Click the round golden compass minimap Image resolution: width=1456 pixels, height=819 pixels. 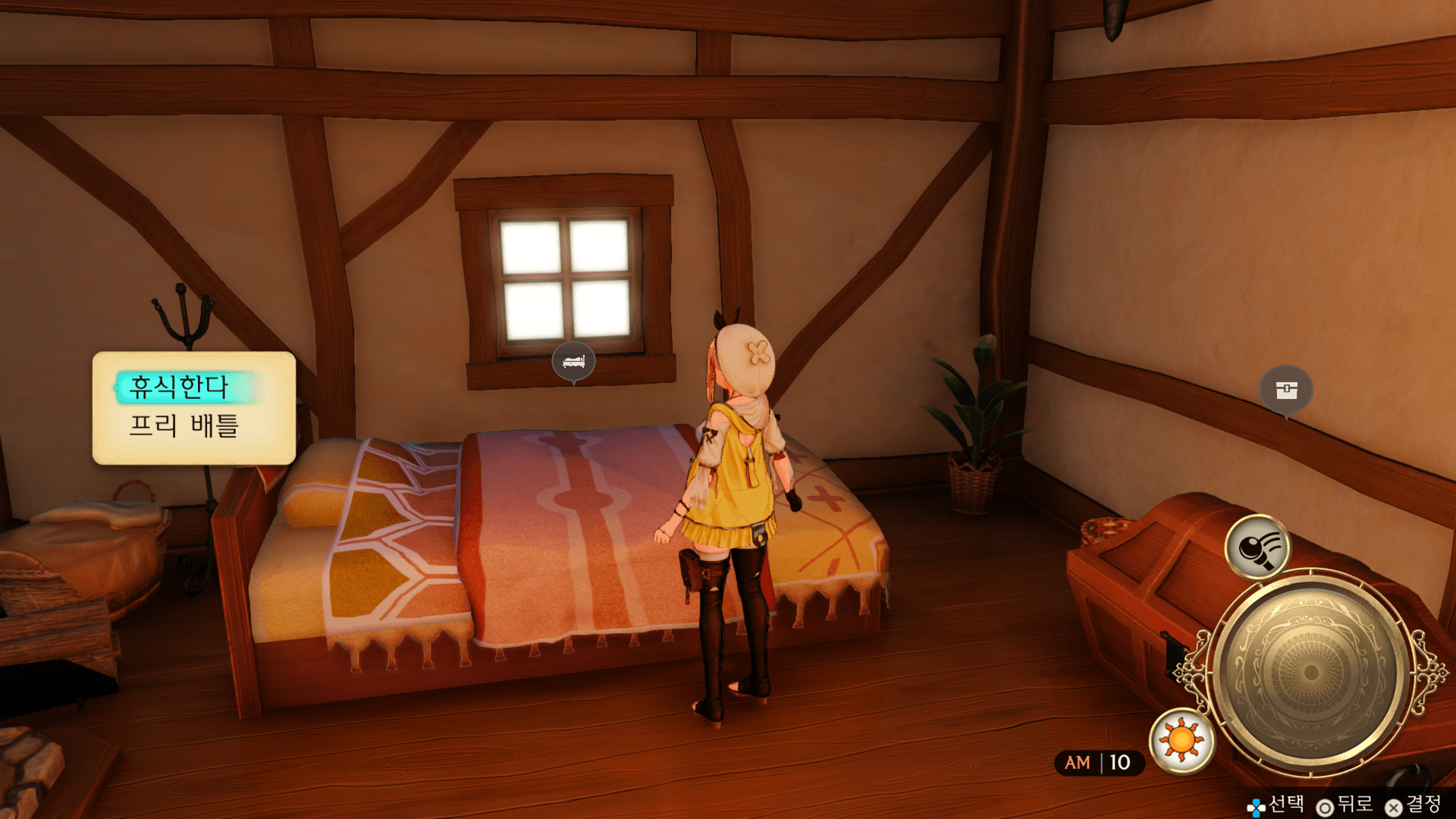pyautogui.click(x=1310, y=671)
